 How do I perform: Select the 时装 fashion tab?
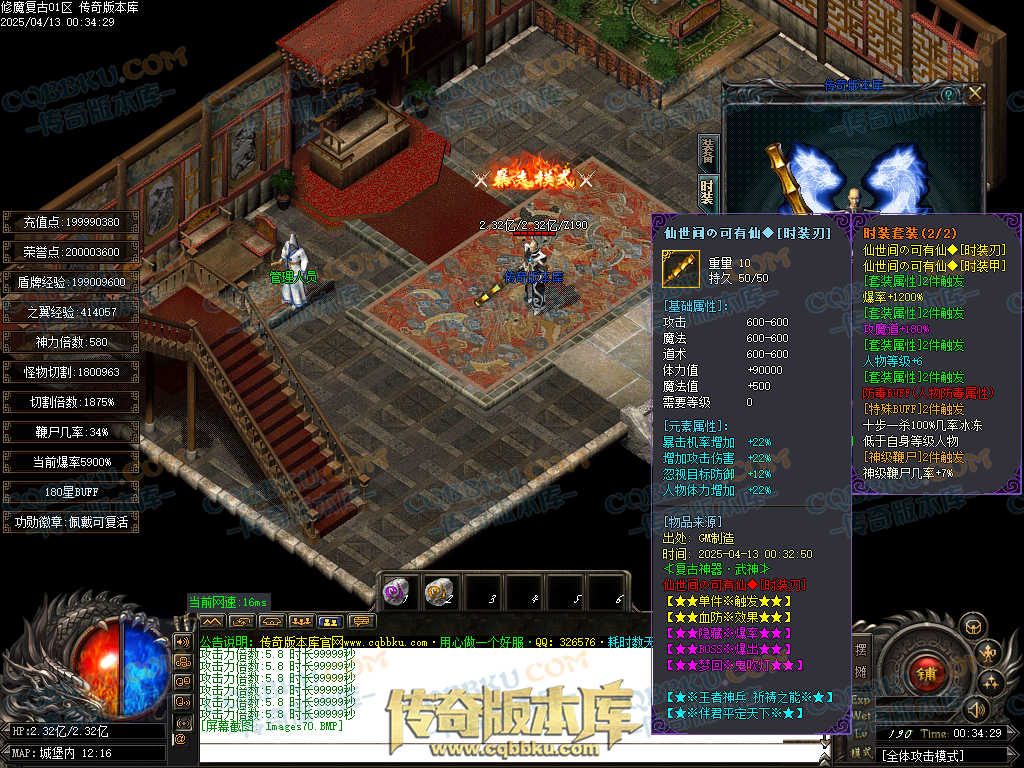click(708, 192)
